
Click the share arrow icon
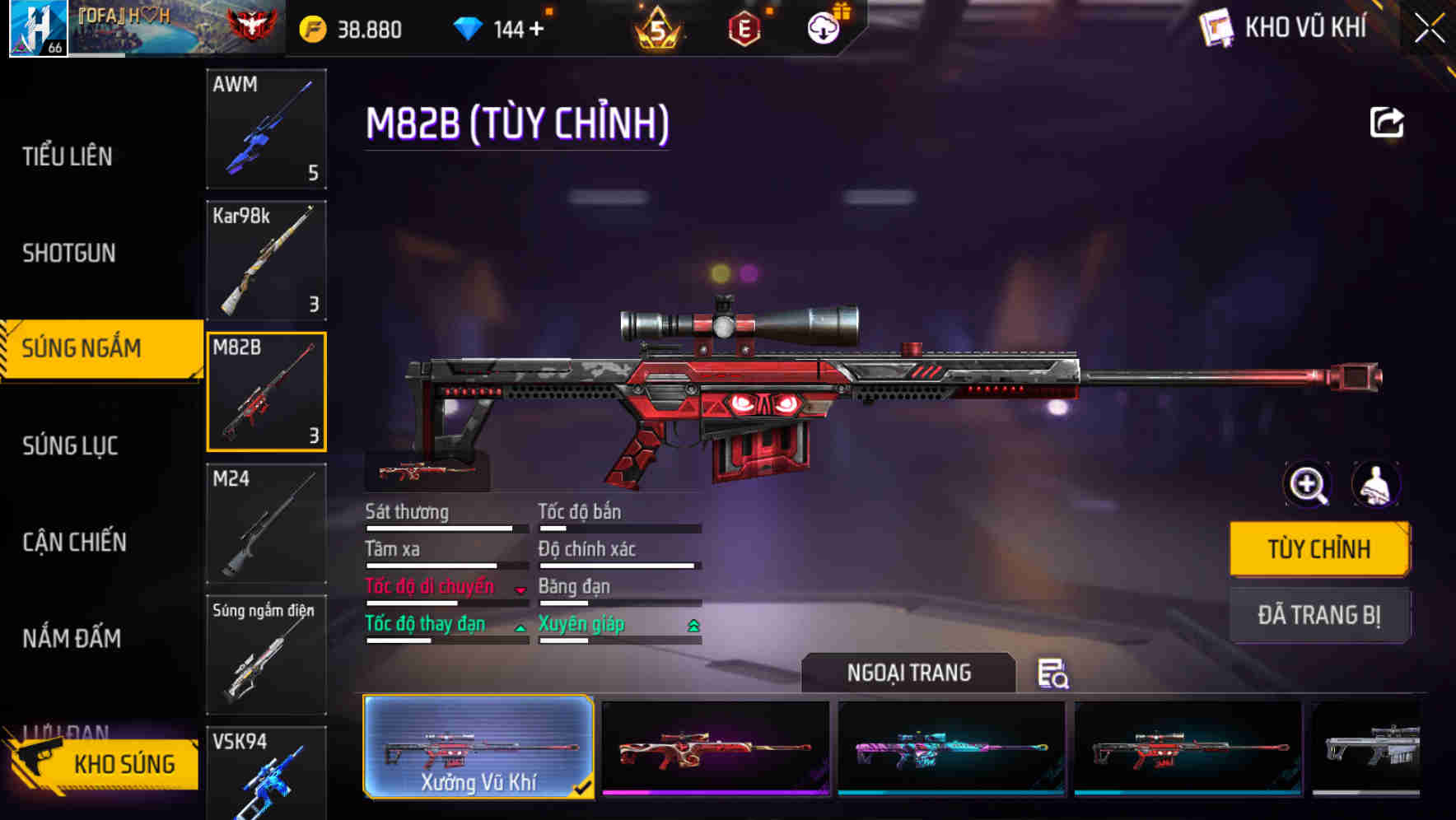pyautogui.click(x=1387, y=121)
